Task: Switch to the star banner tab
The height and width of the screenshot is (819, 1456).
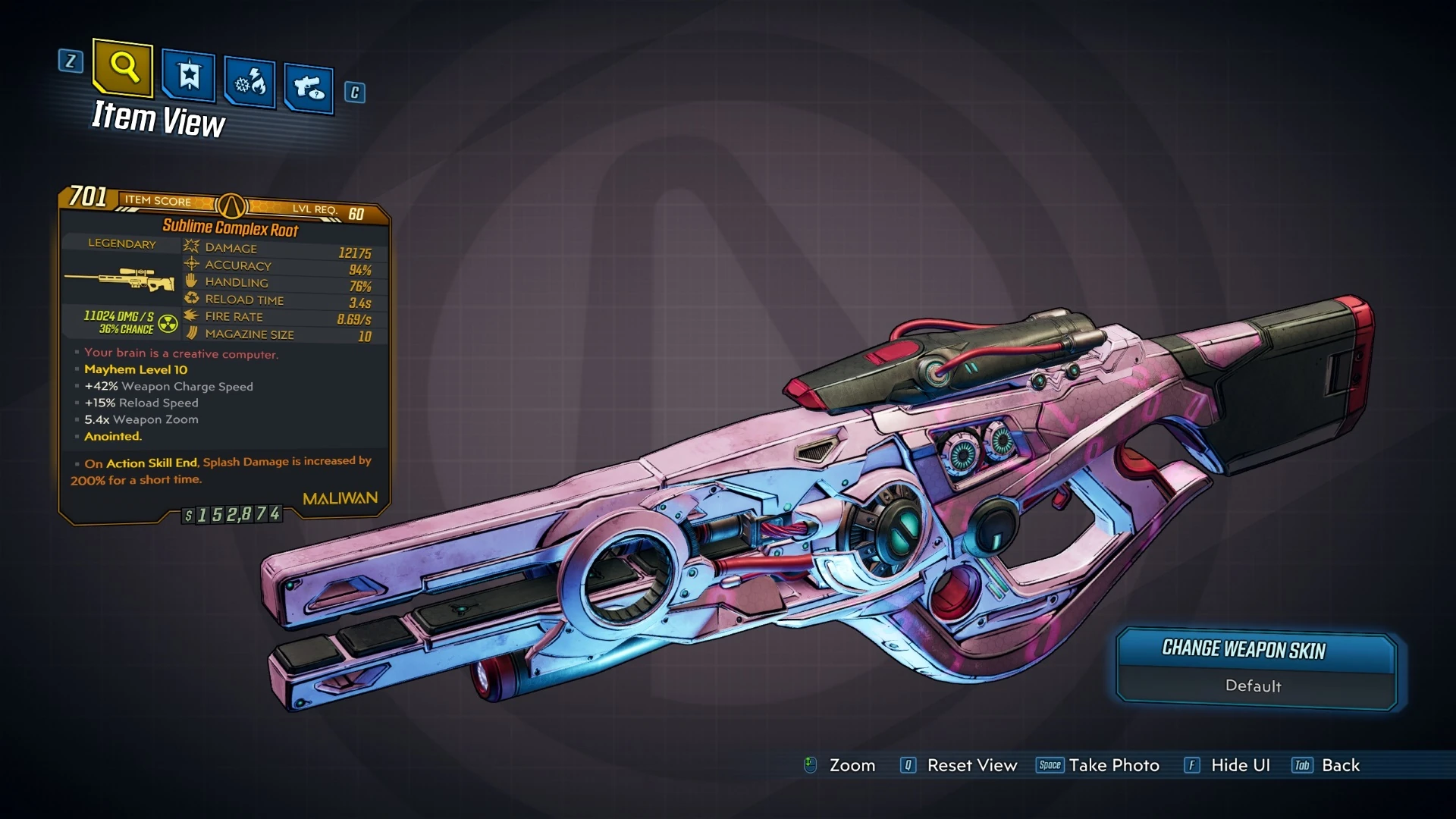Action: [189, 76]
